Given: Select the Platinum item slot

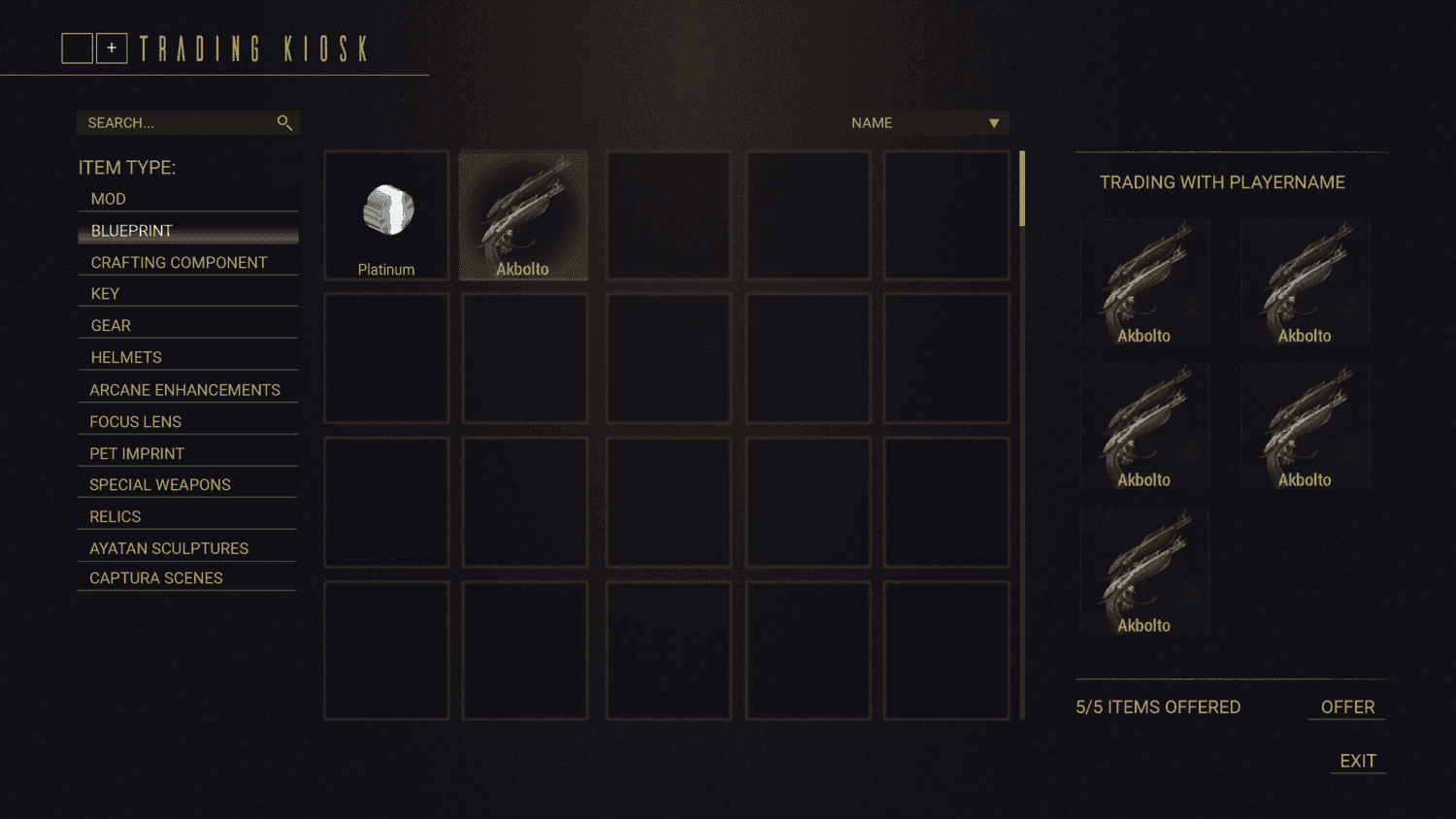Looking at the screenshot, I should tap(386, 215).
